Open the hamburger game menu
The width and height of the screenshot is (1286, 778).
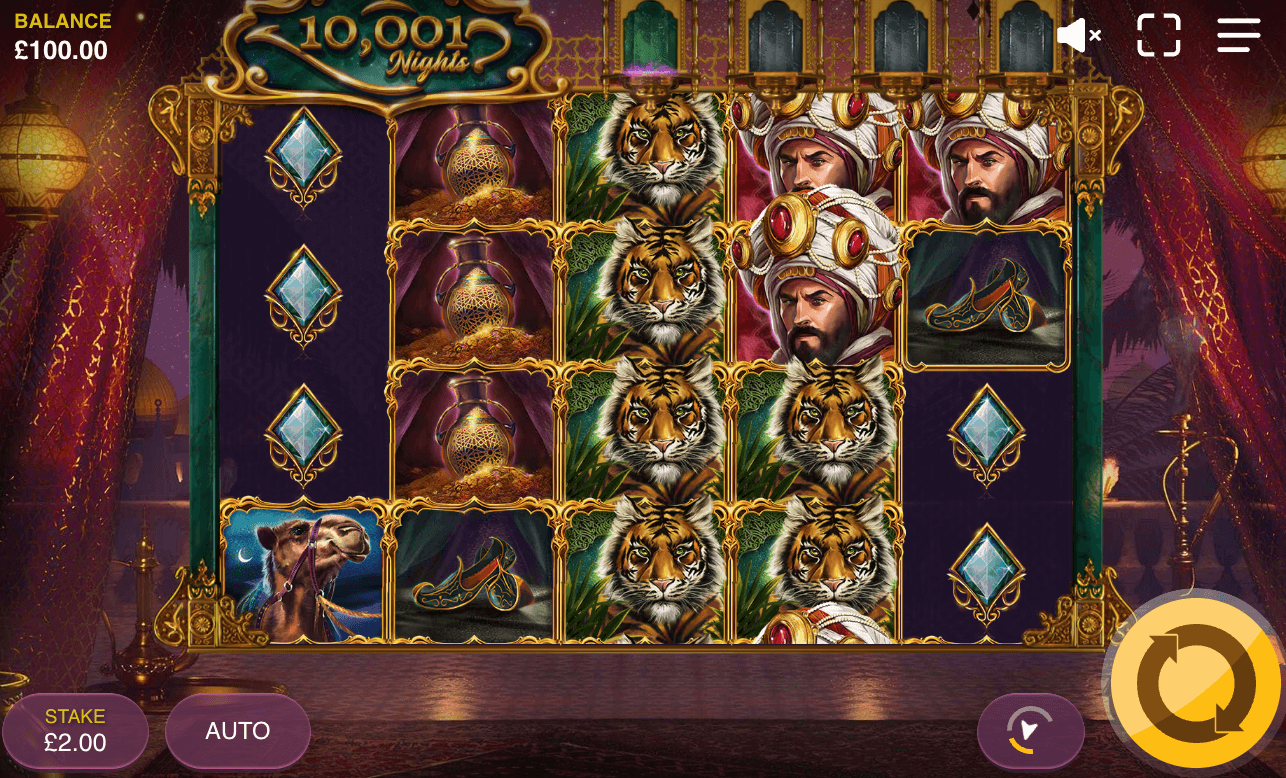[x=1238, y=35]
